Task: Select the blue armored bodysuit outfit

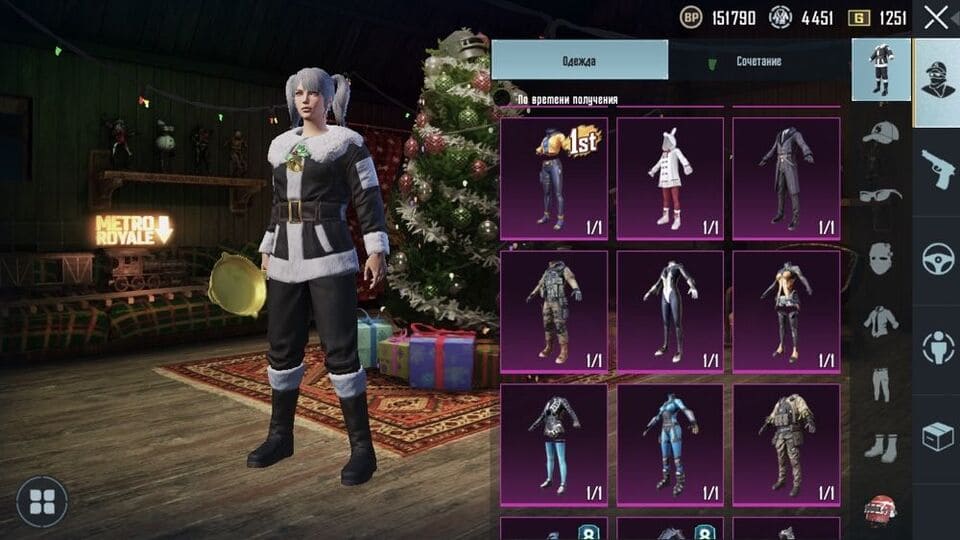Action: coord(669,444)
